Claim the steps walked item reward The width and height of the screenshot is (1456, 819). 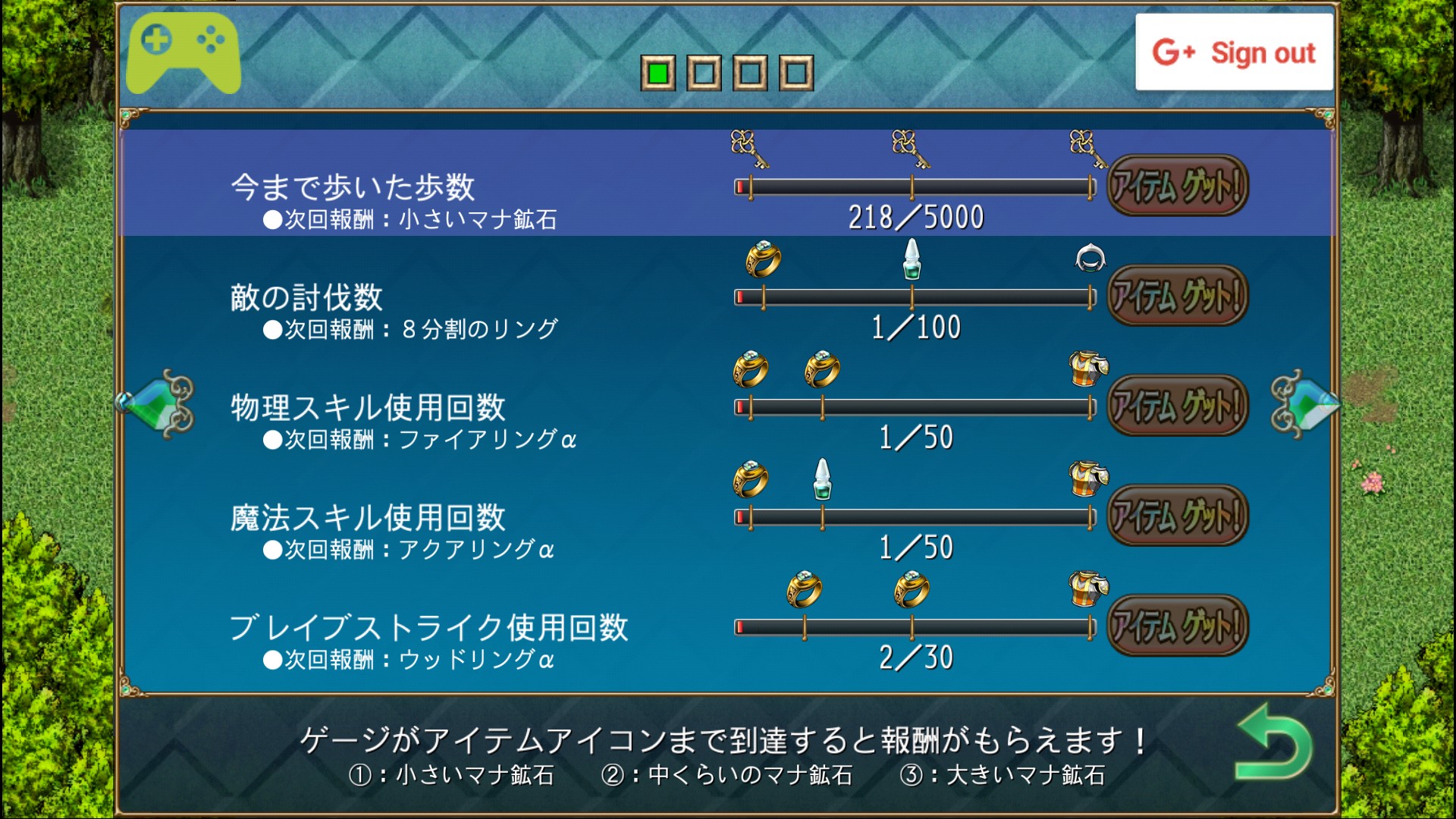[x=1177, y=186]
